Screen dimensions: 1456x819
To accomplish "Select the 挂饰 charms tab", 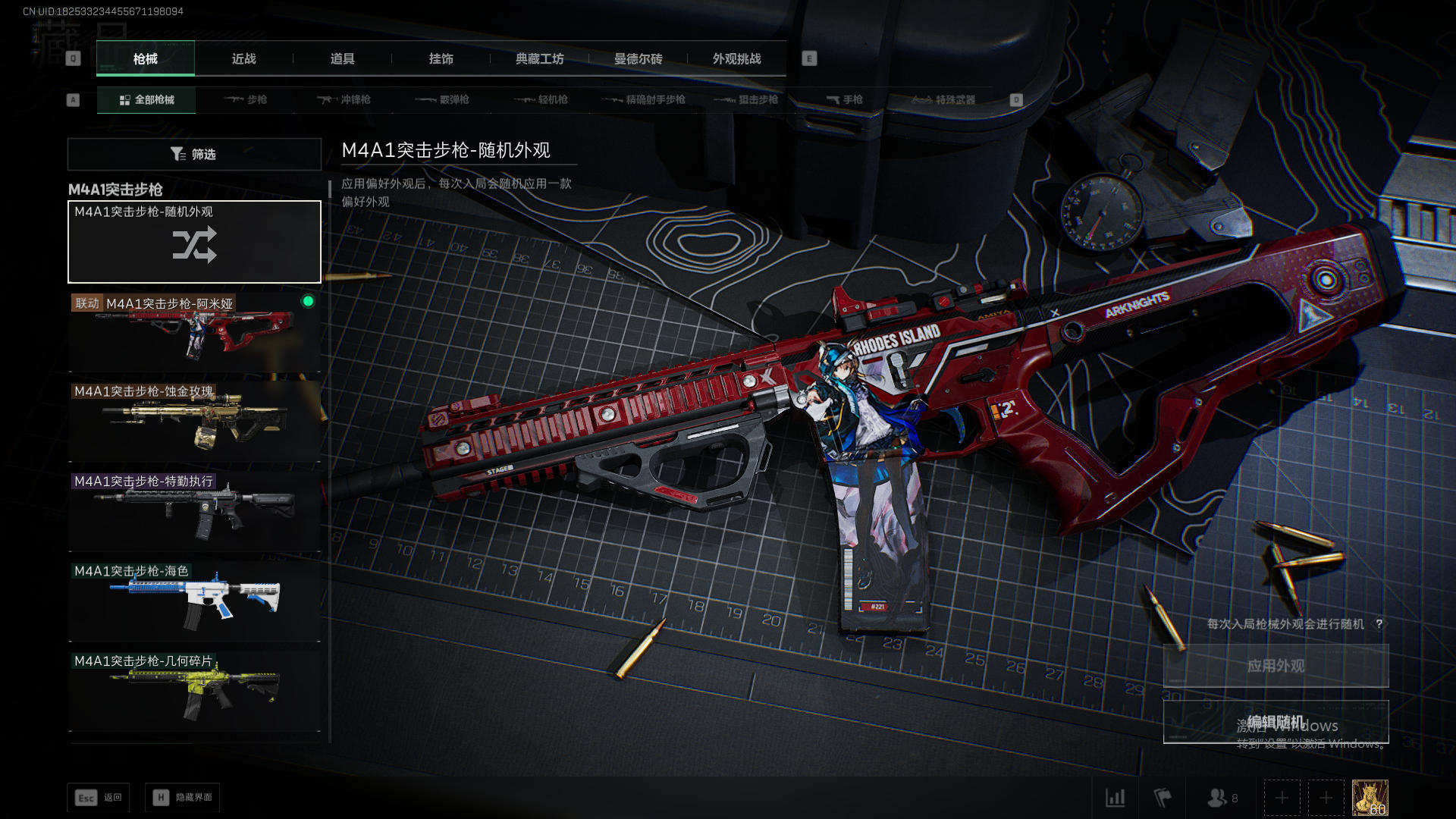I will coord(441,59).
